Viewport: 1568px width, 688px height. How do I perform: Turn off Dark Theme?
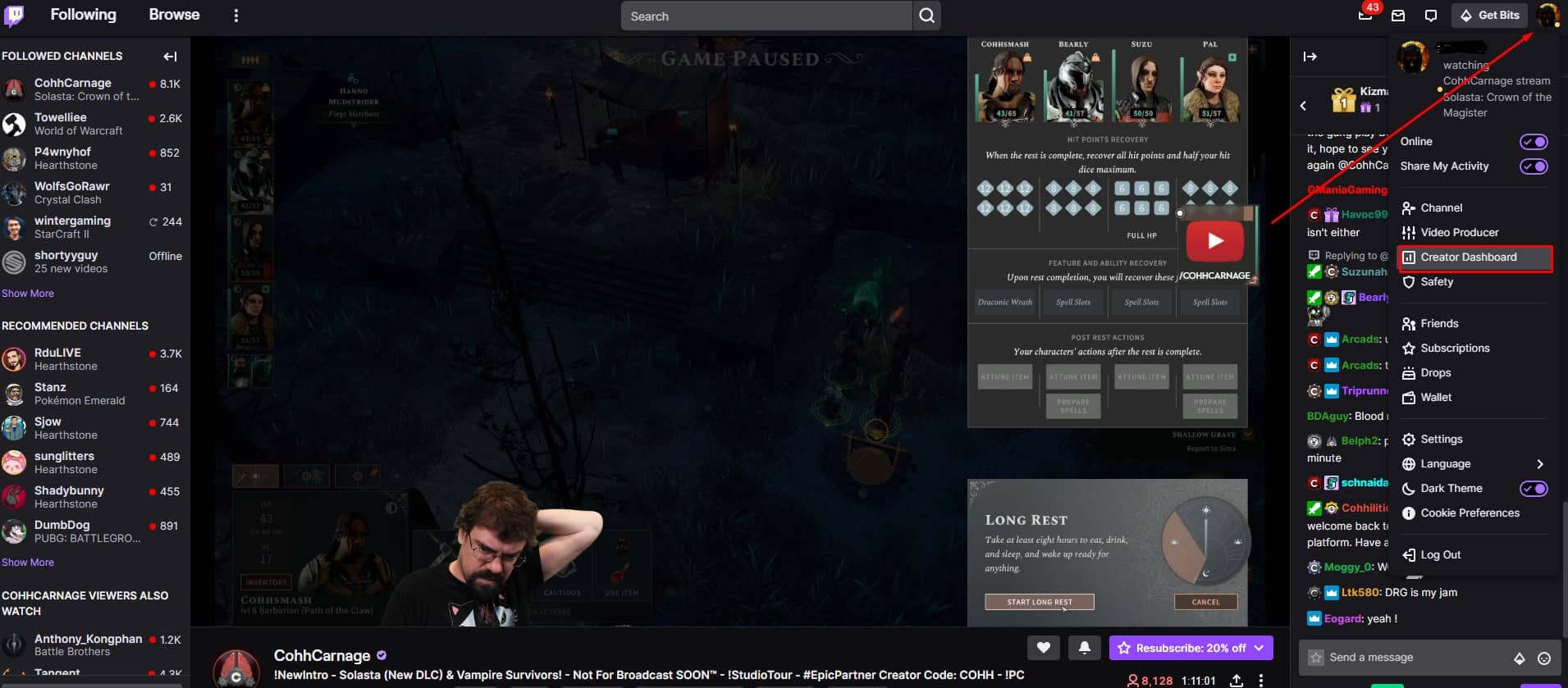1533,488
